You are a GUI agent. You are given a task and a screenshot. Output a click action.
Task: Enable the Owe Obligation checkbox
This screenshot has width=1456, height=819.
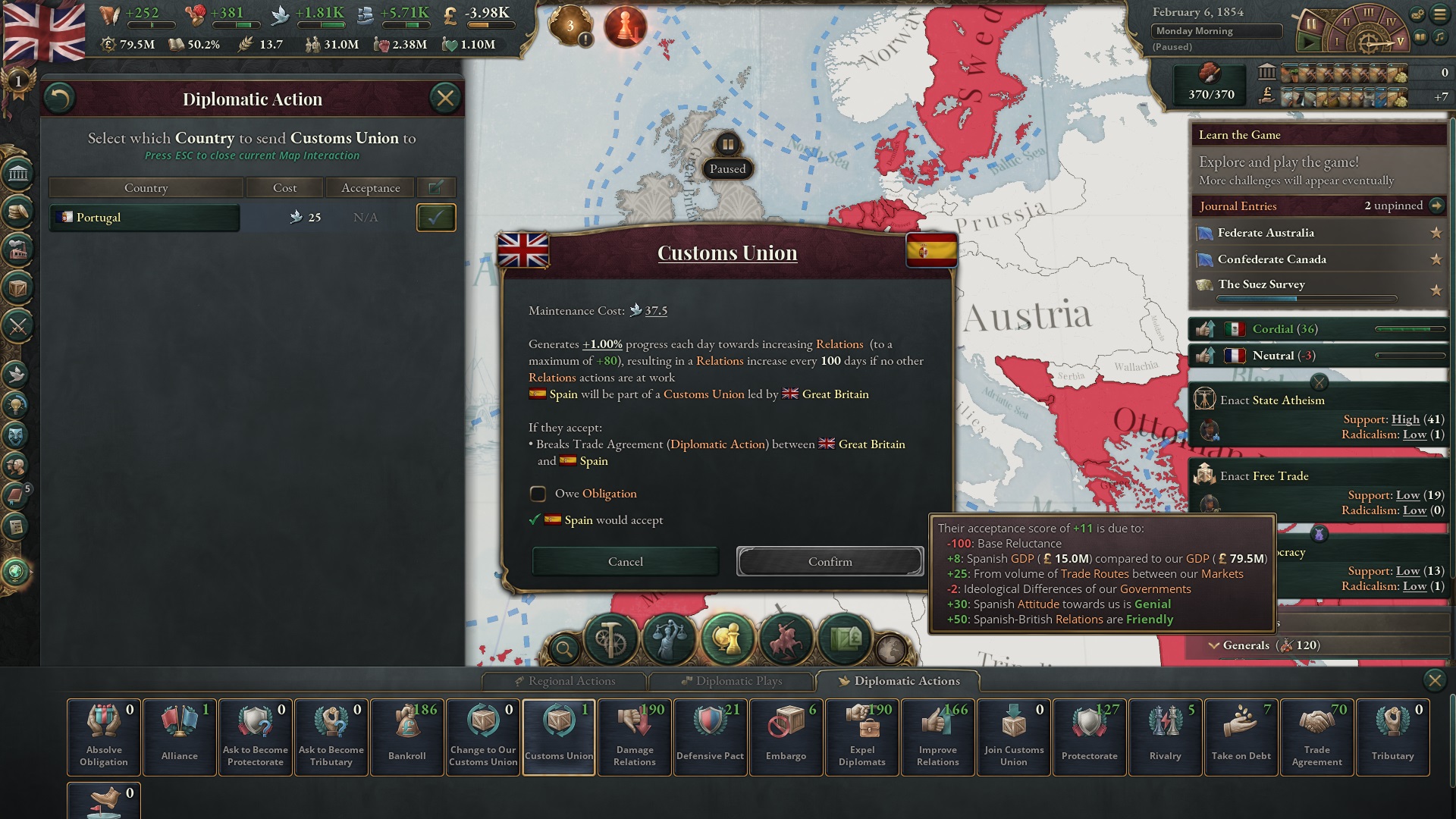click(x=538, y=494)
